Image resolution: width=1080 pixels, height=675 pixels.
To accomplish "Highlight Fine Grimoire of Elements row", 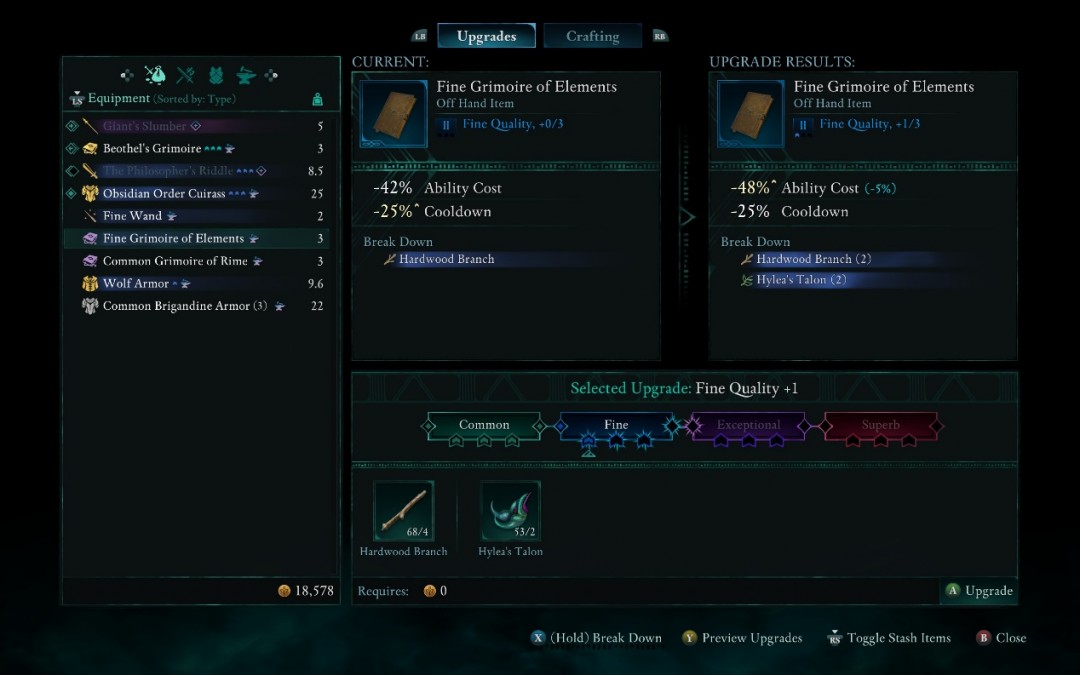I will 173,239.
